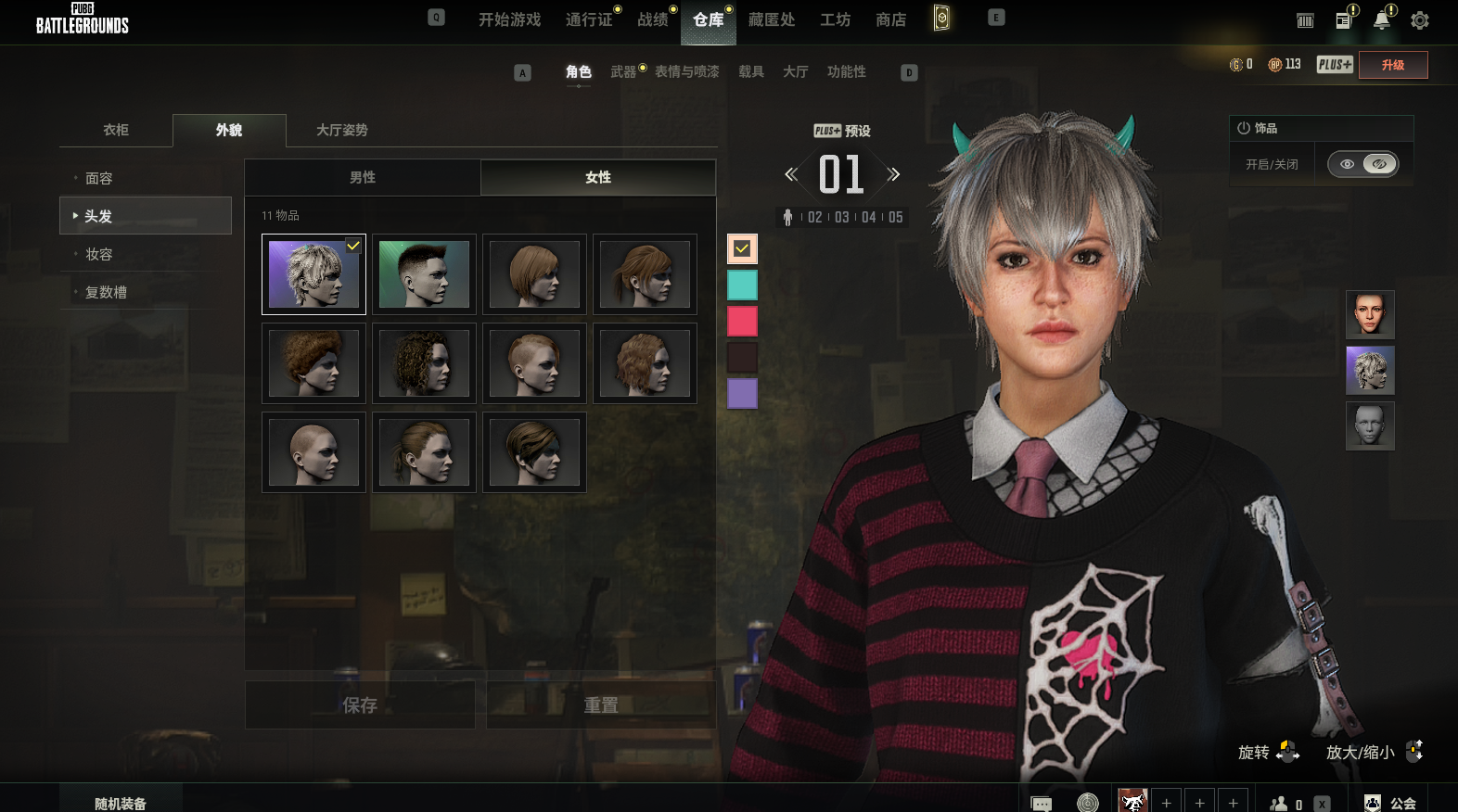Click the 重置 (Reset) button
Screen dimensions: 1458x812
(x=601, y=705)
